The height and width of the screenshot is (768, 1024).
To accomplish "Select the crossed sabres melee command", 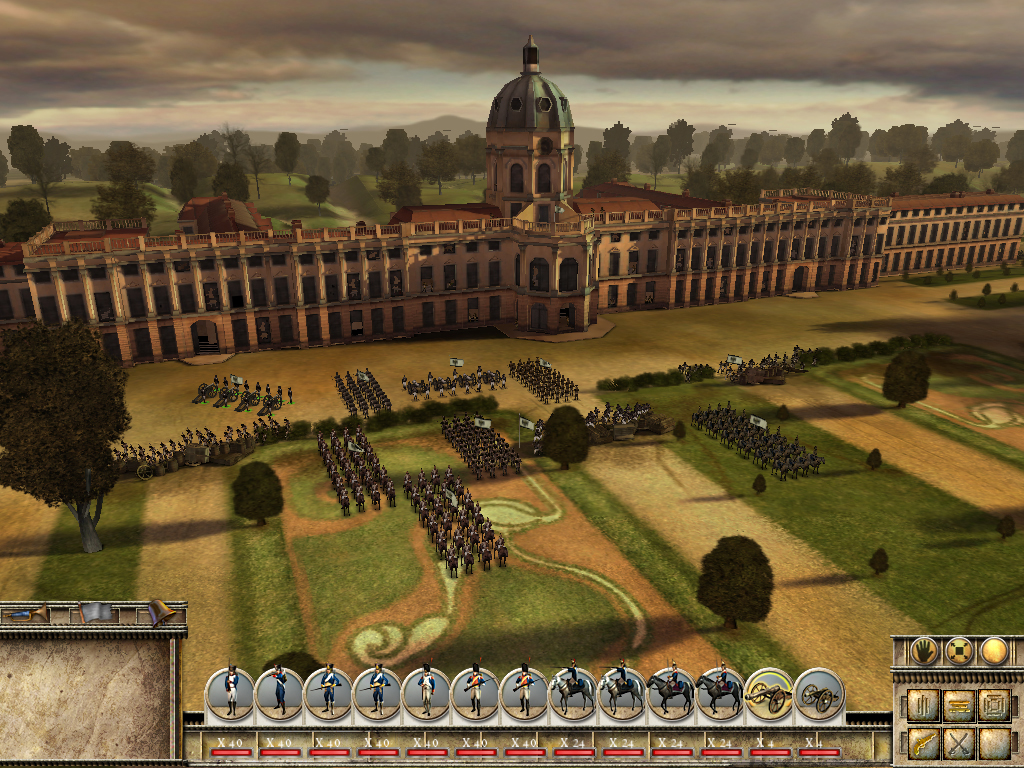I will pos(959,743).
